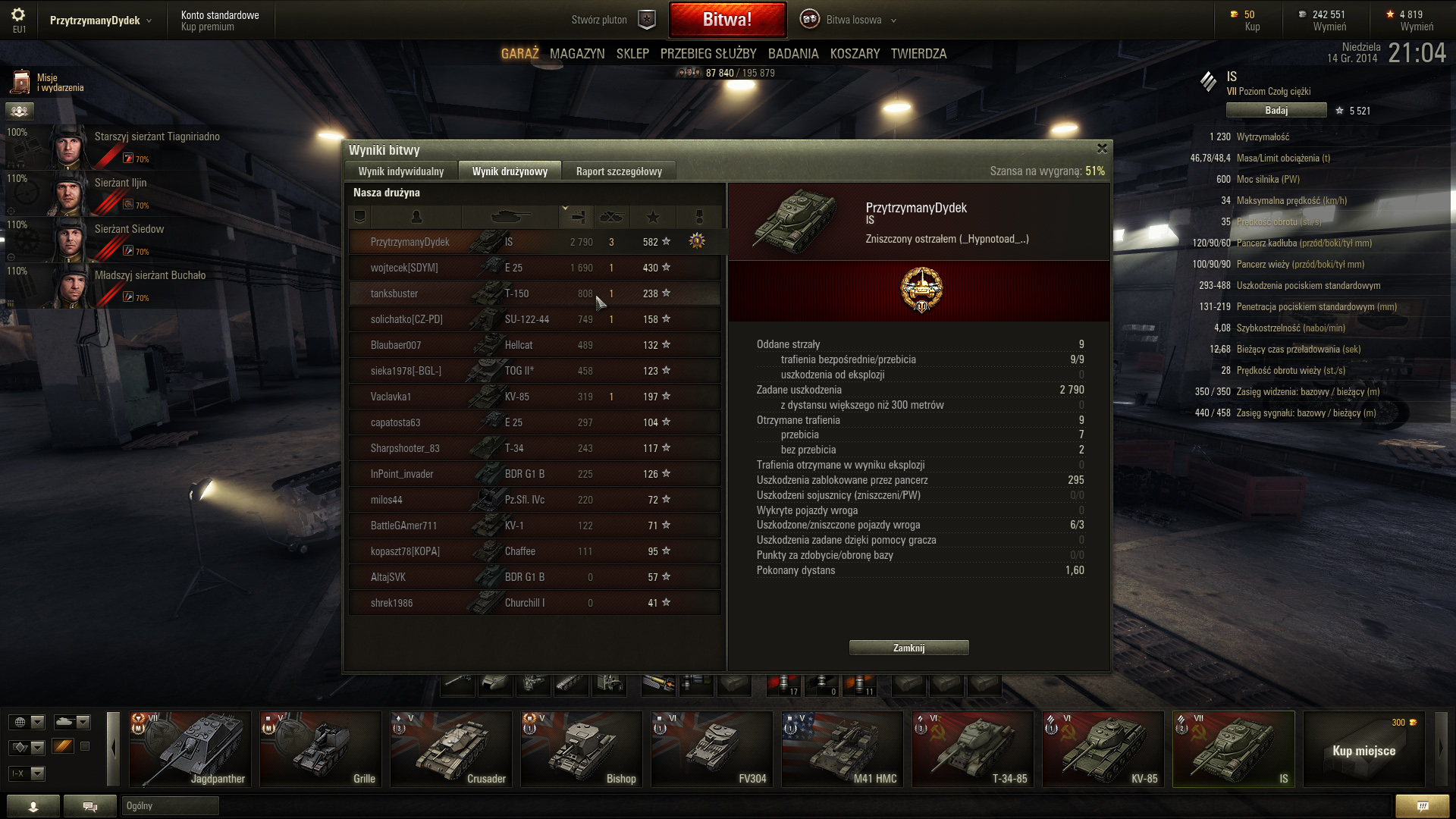Switch to the Wynik indywidualny tab
This screenshot has height=819, width=1456.
[x=400, y=171]
